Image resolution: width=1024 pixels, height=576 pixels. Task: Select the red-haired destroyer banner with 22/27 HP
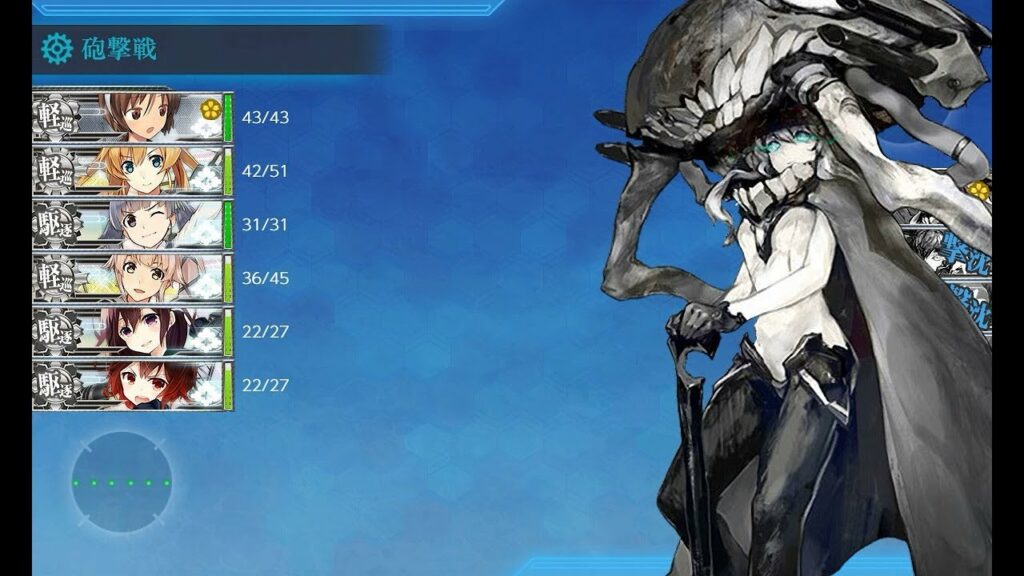[x=132, y=385]
